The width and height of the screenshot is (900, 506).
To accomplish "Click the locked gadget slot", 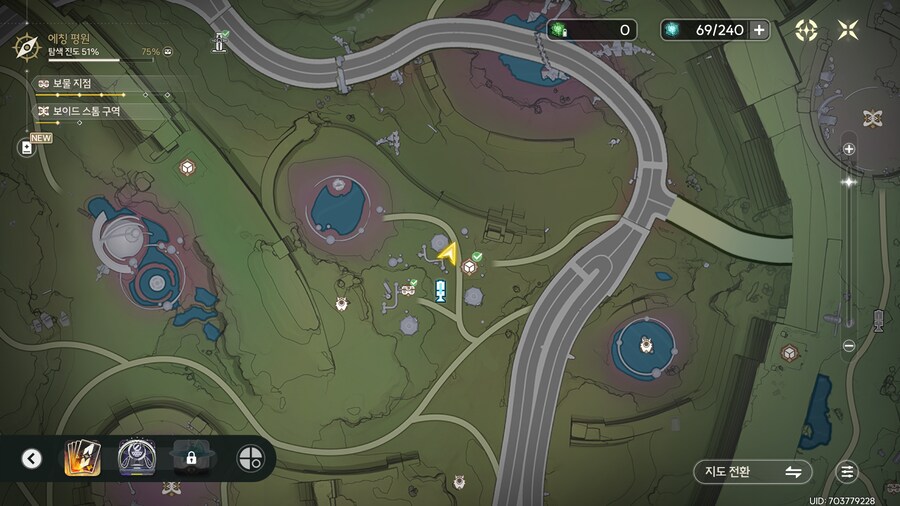I will coord(190,459).
